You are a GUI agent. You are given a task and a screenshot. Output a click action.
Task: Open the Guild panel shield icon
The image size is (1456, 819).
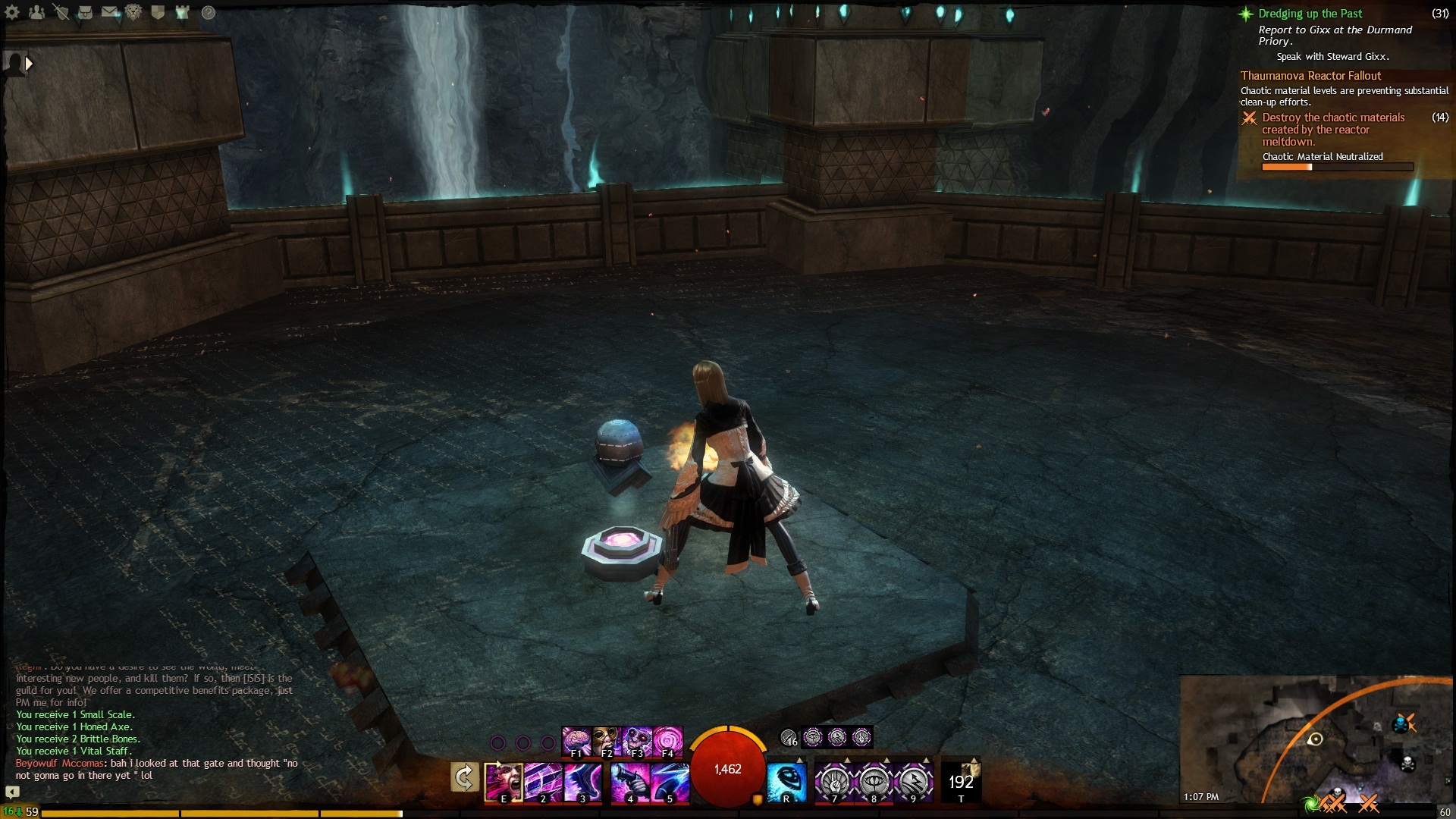coord(158,12)
